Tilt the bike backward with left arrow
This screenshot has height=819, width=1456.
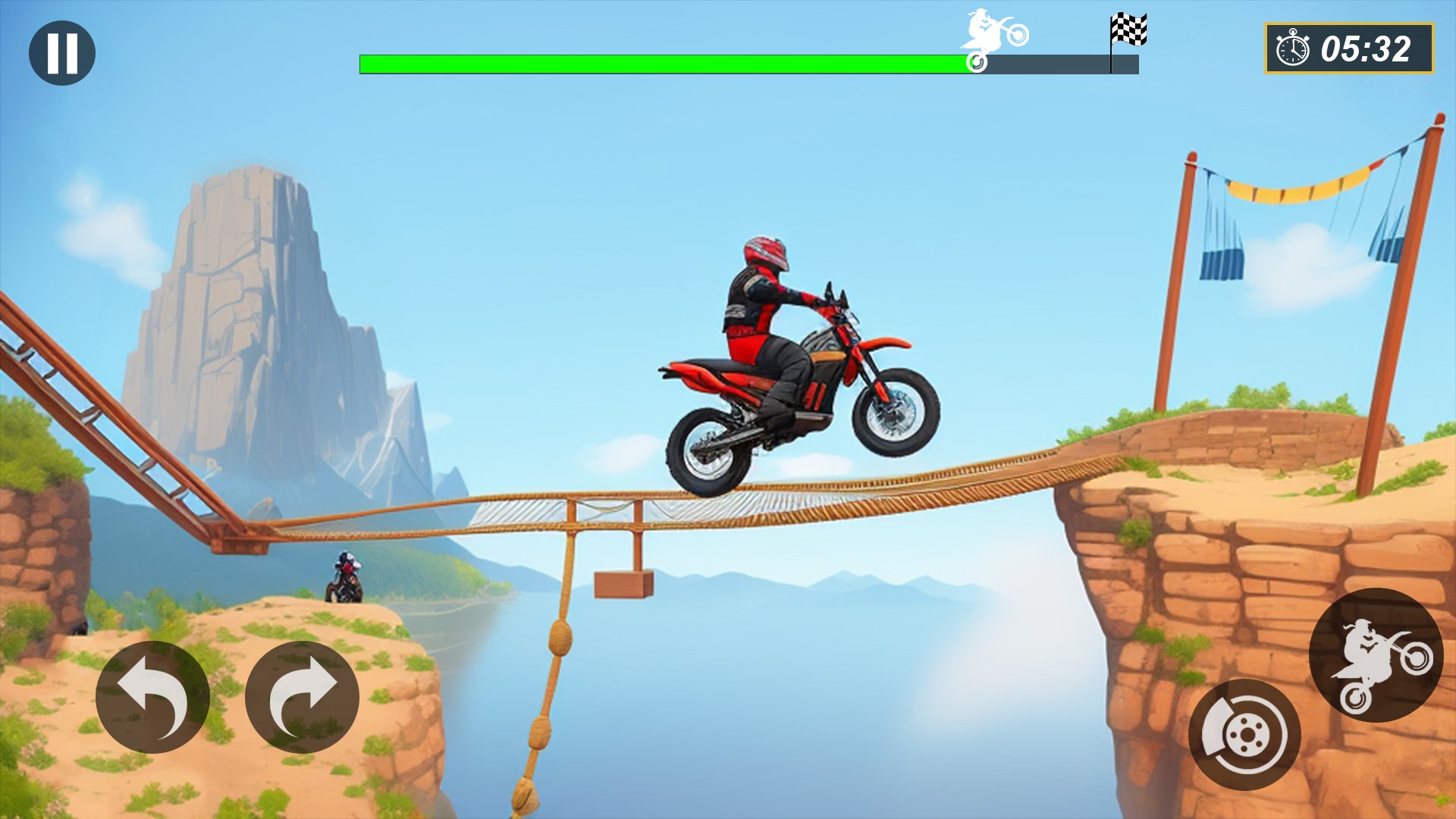pyautogui.click(x=152, y=697)
